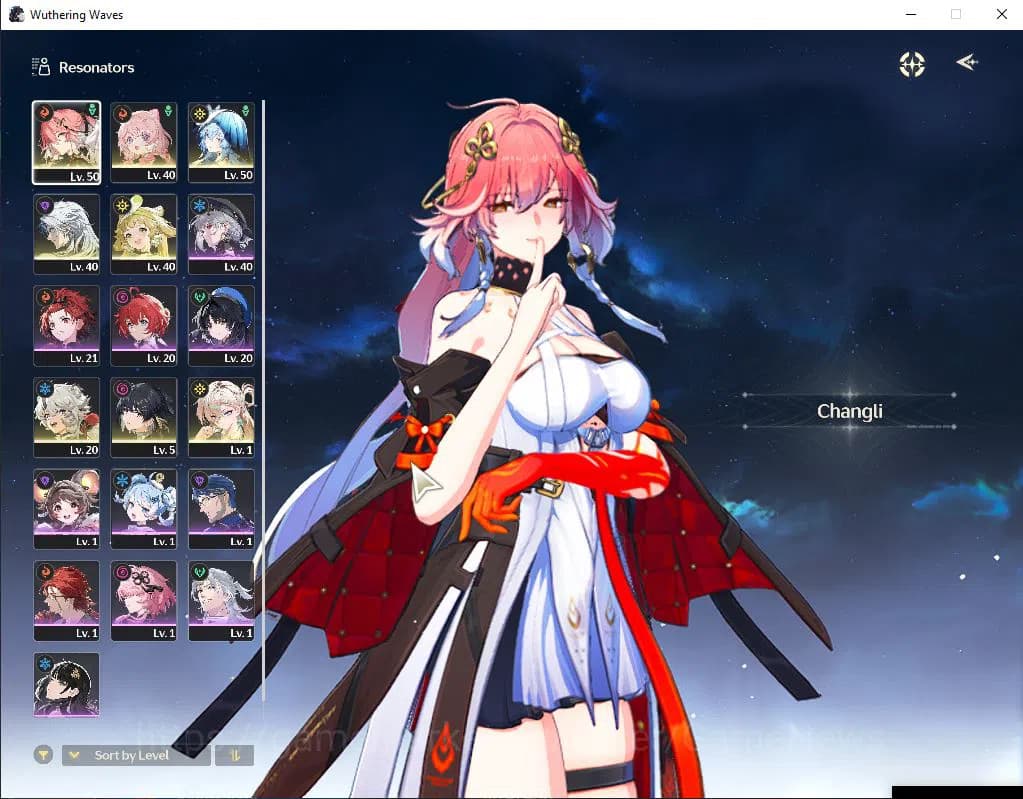Select the Changli portrait at Lv. 50
This screenshot has height=799, width=1023.
click(66, 141)
